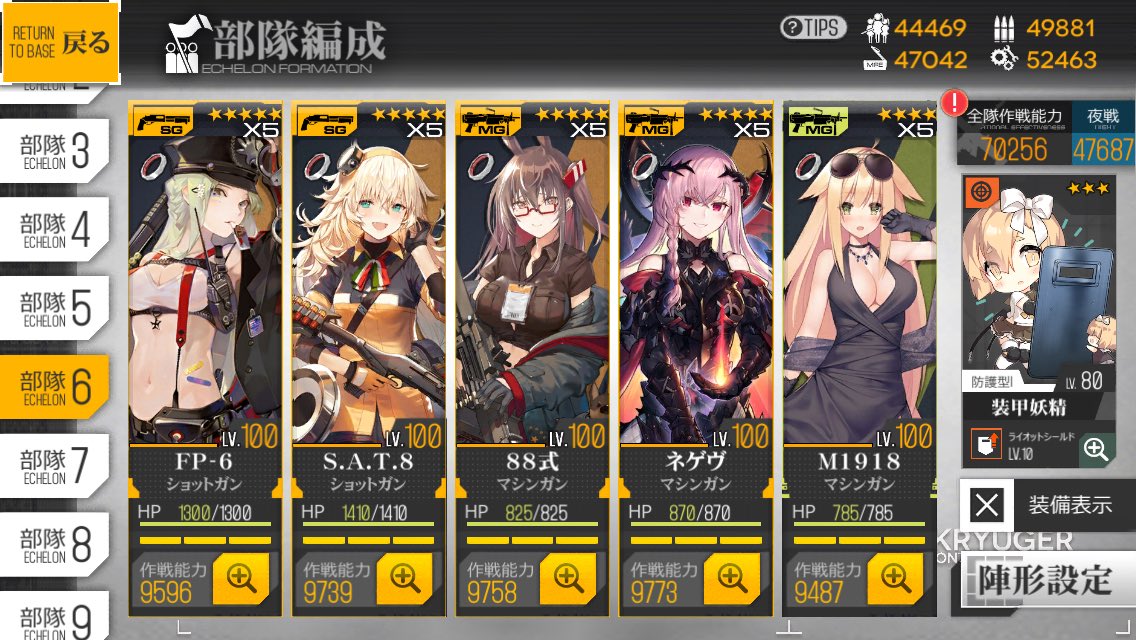Switch to Echelon 8 tab
Viewport: 1136px width, 640px height.
pos(55,544)
